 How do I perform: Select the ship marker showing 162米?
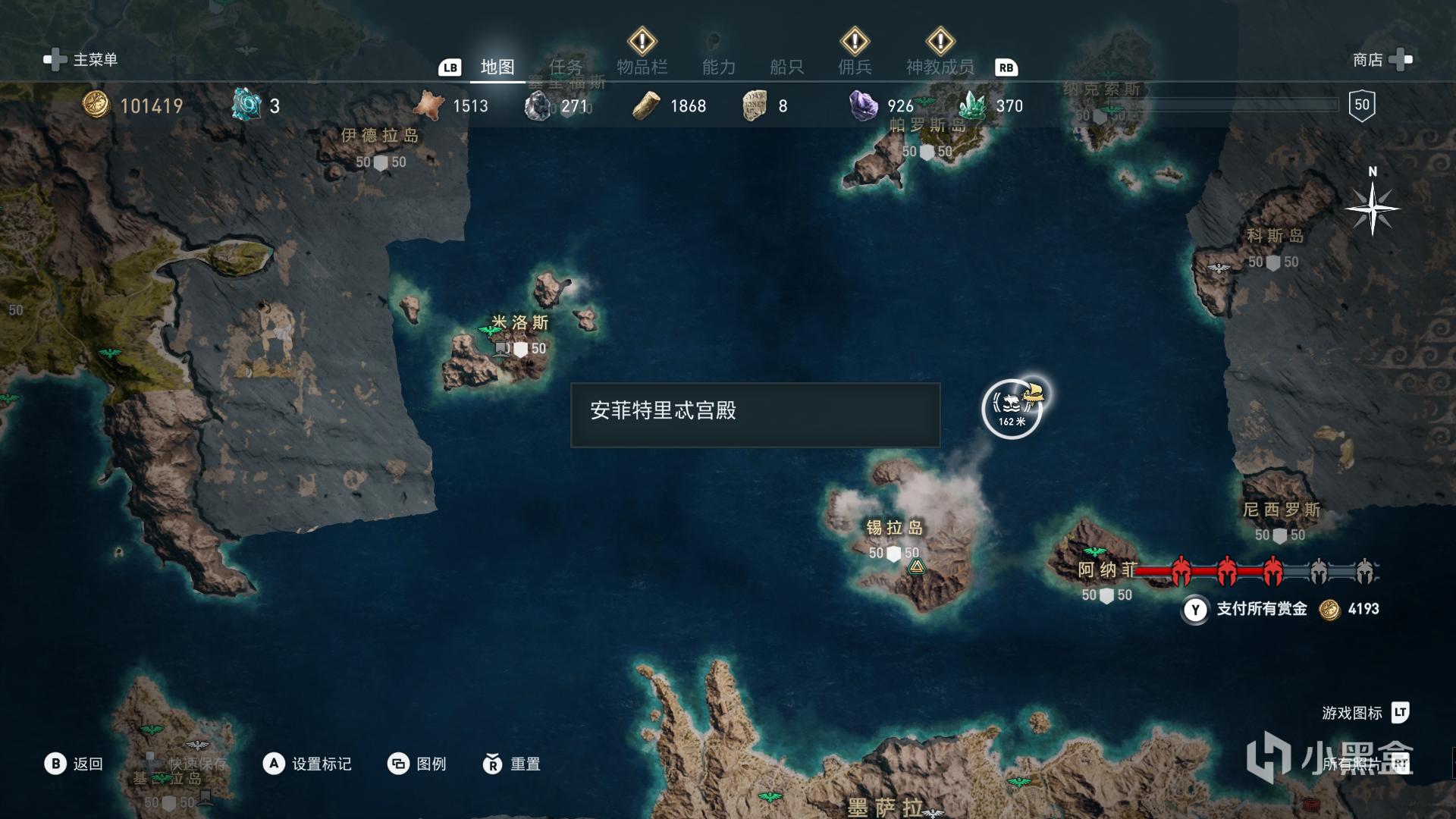[1012, 409]
